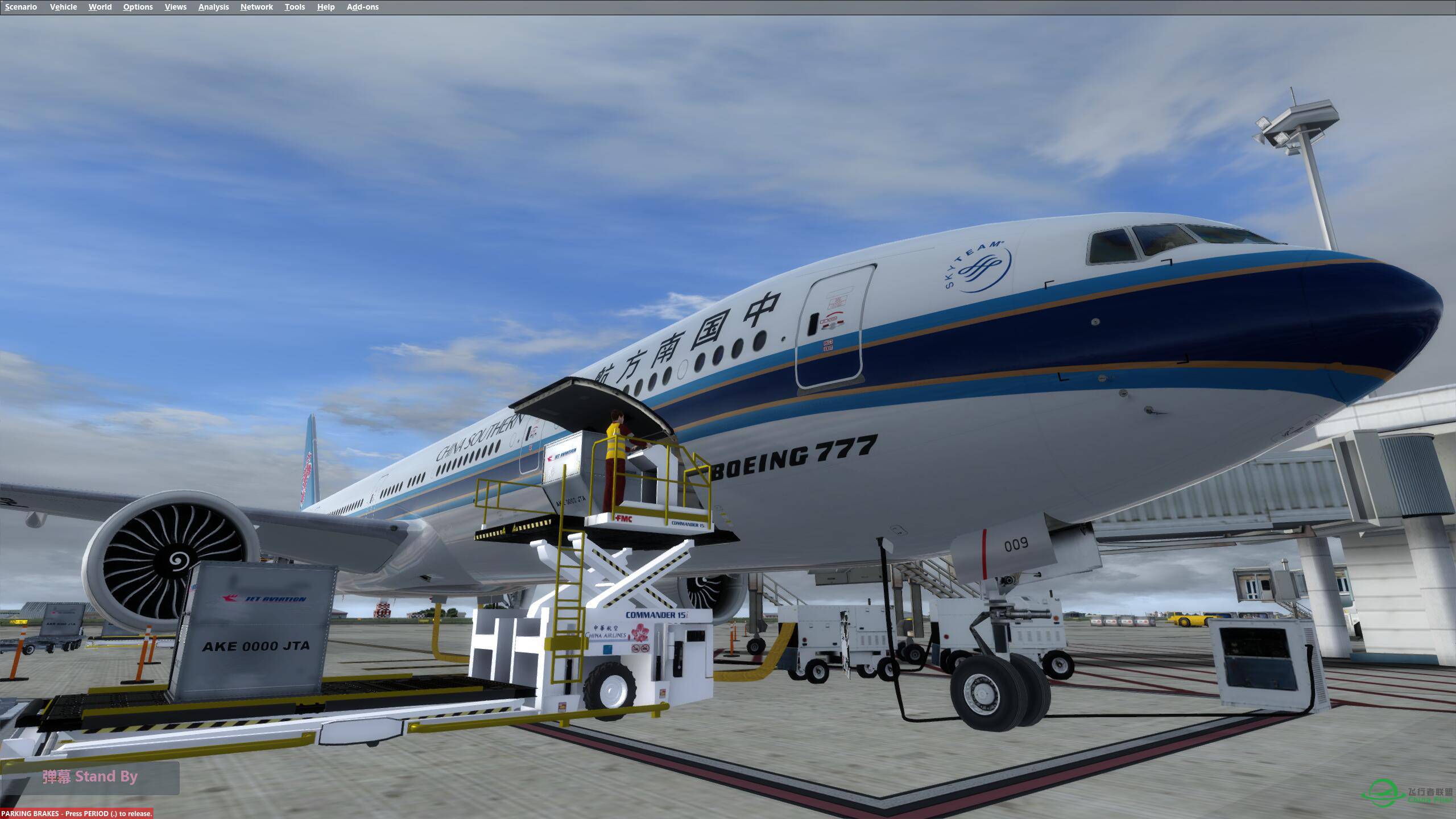
Task: Open the Network menu
Action: click(255, 7)
